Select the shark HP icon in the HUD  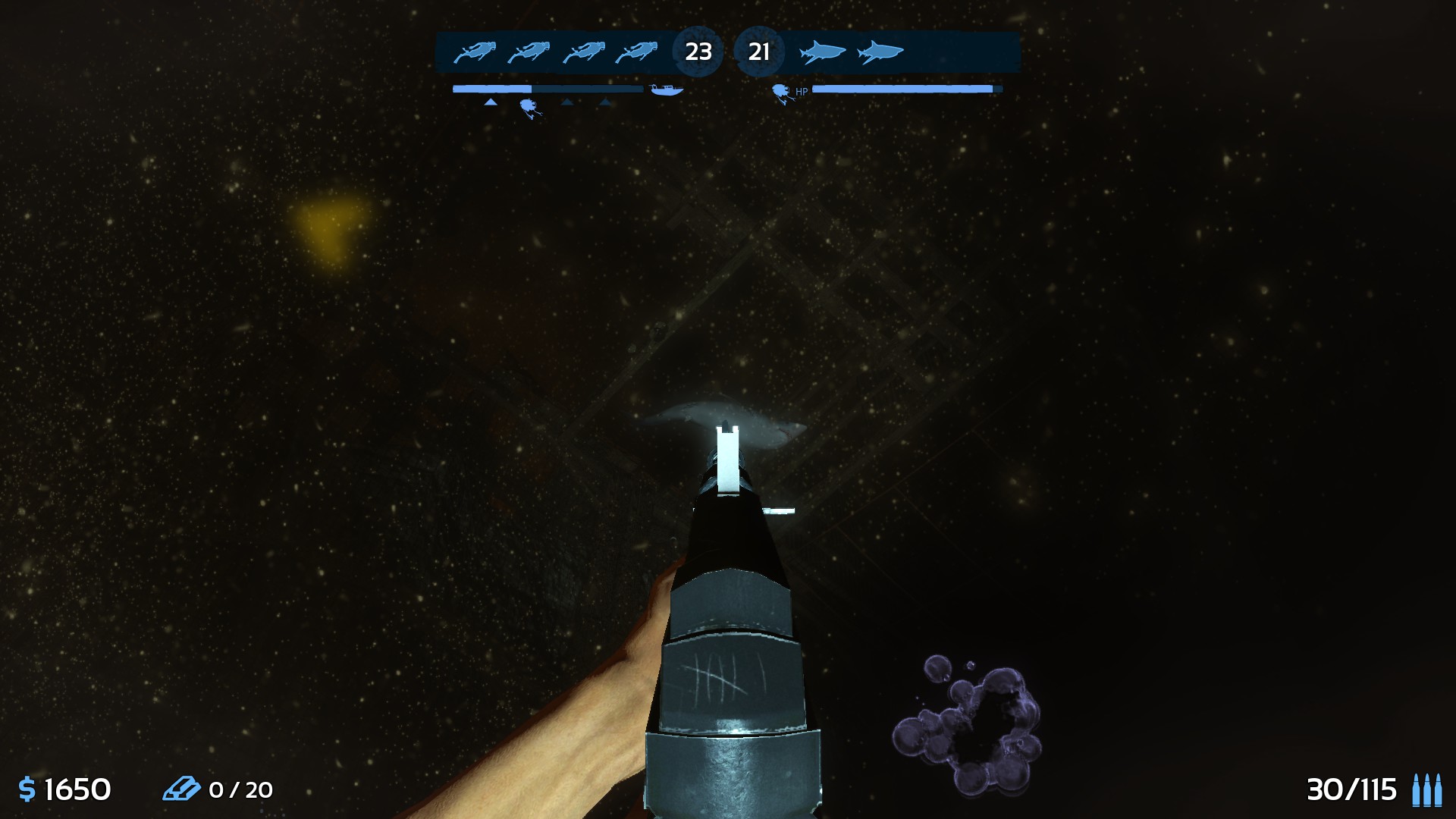[782, 91]
